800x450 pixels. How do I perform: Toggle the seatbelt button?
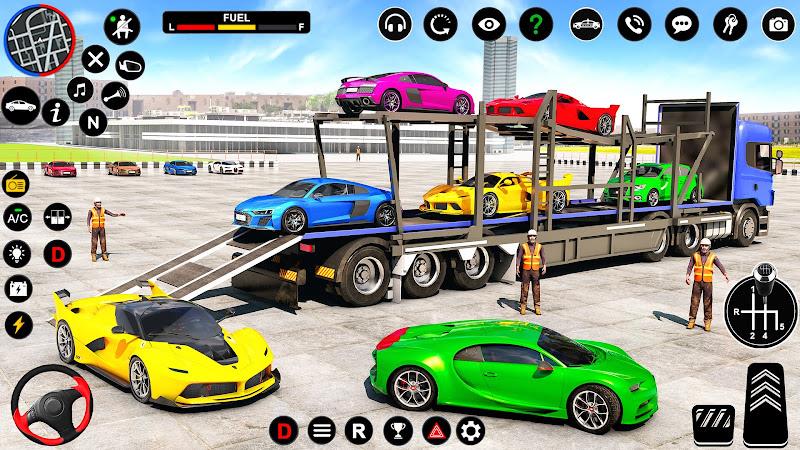[121, 25]
